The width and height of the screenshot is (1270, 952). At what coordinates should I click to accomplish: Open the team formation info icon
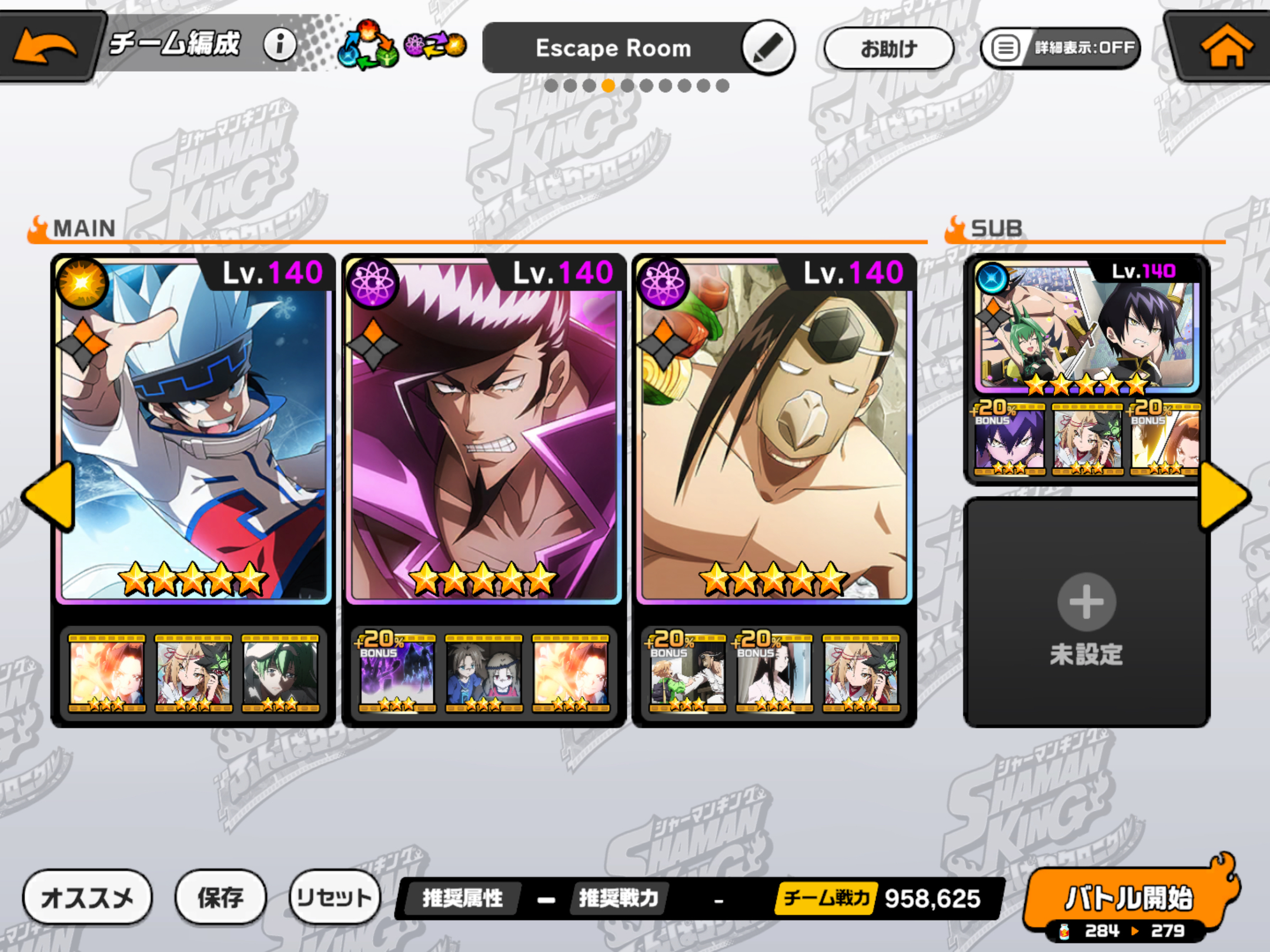pos(280,45)
